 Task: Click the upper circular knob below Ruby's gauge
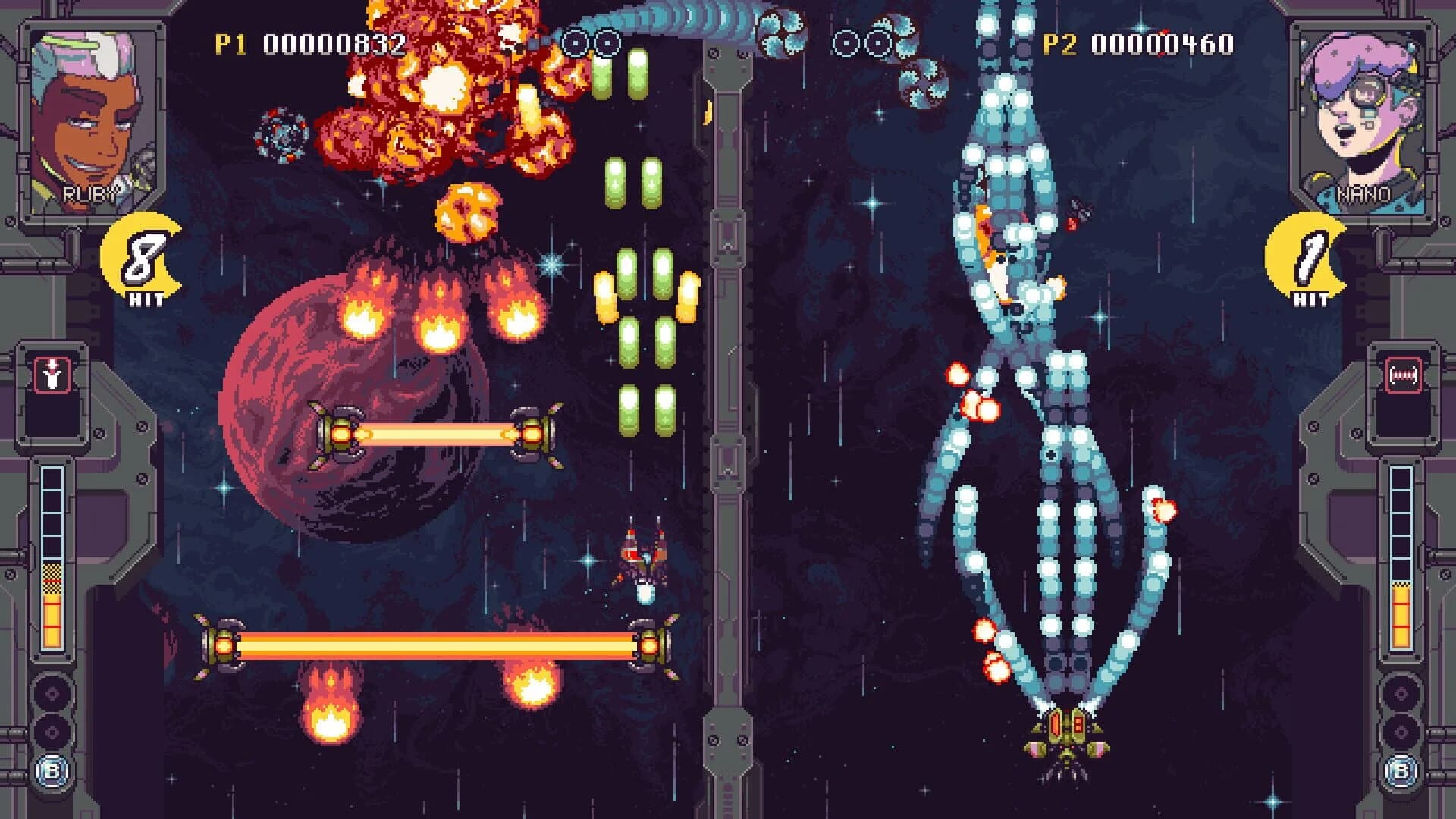click(53, 691)
